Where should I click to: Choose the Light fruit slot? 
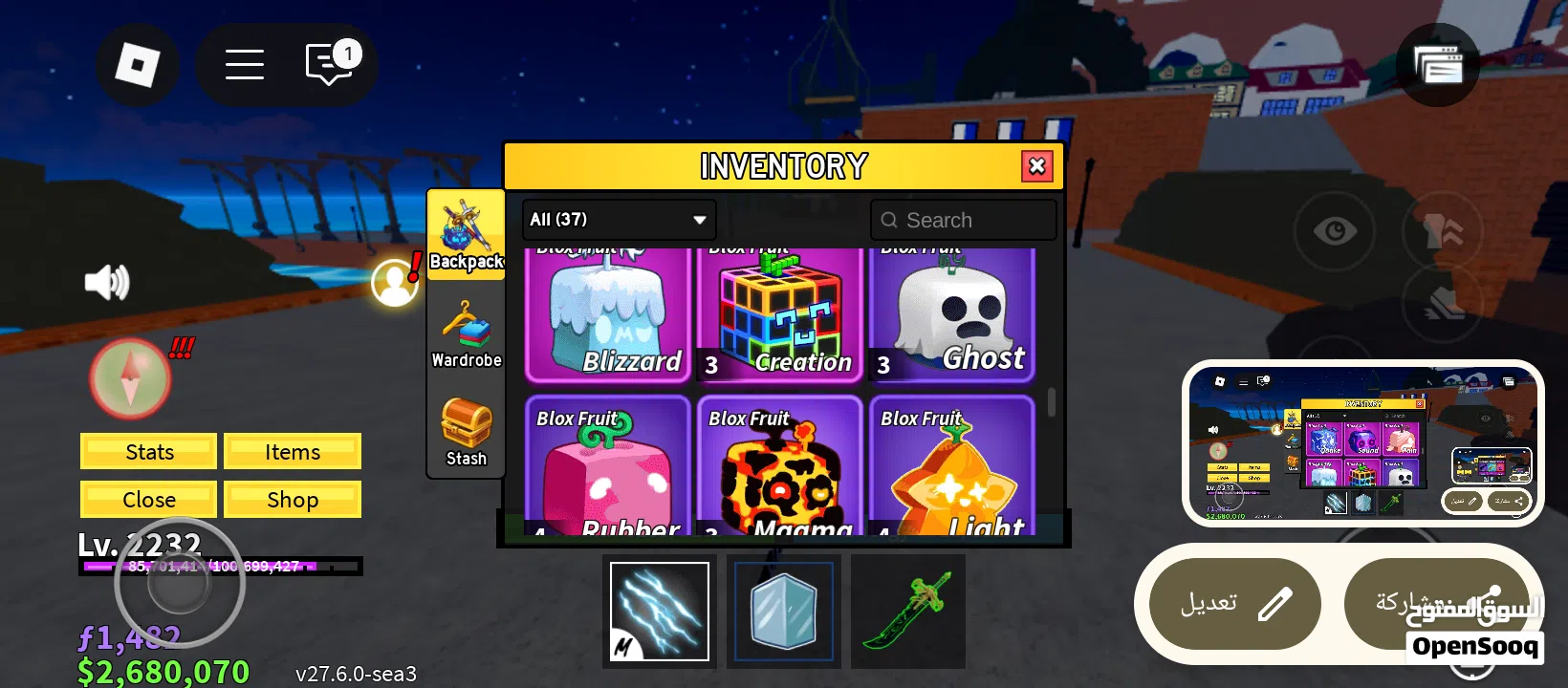pyautogui.click(x=952, y=465)
